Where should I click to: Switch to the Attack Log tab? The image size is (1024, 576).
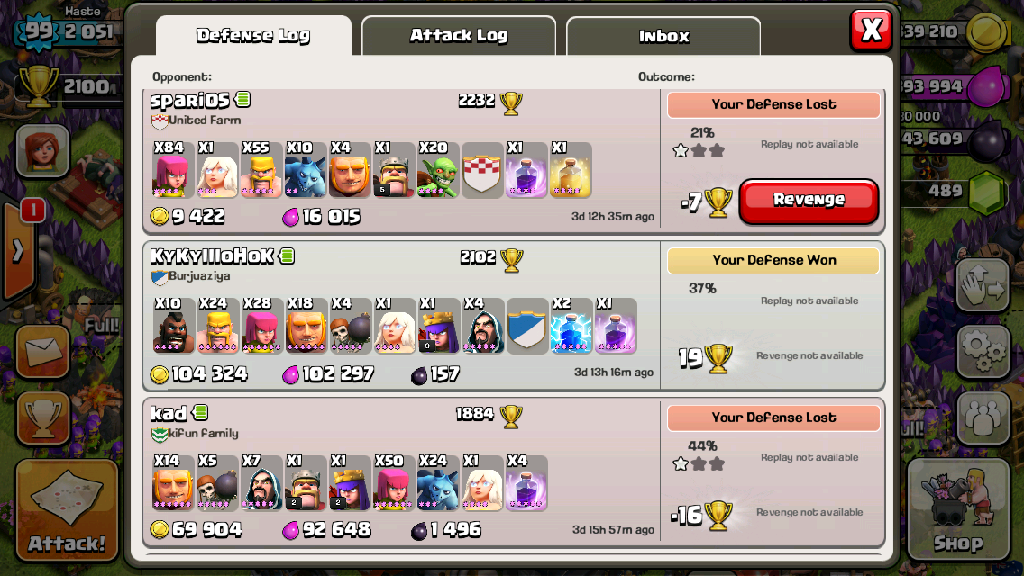(x=458, y=36)
